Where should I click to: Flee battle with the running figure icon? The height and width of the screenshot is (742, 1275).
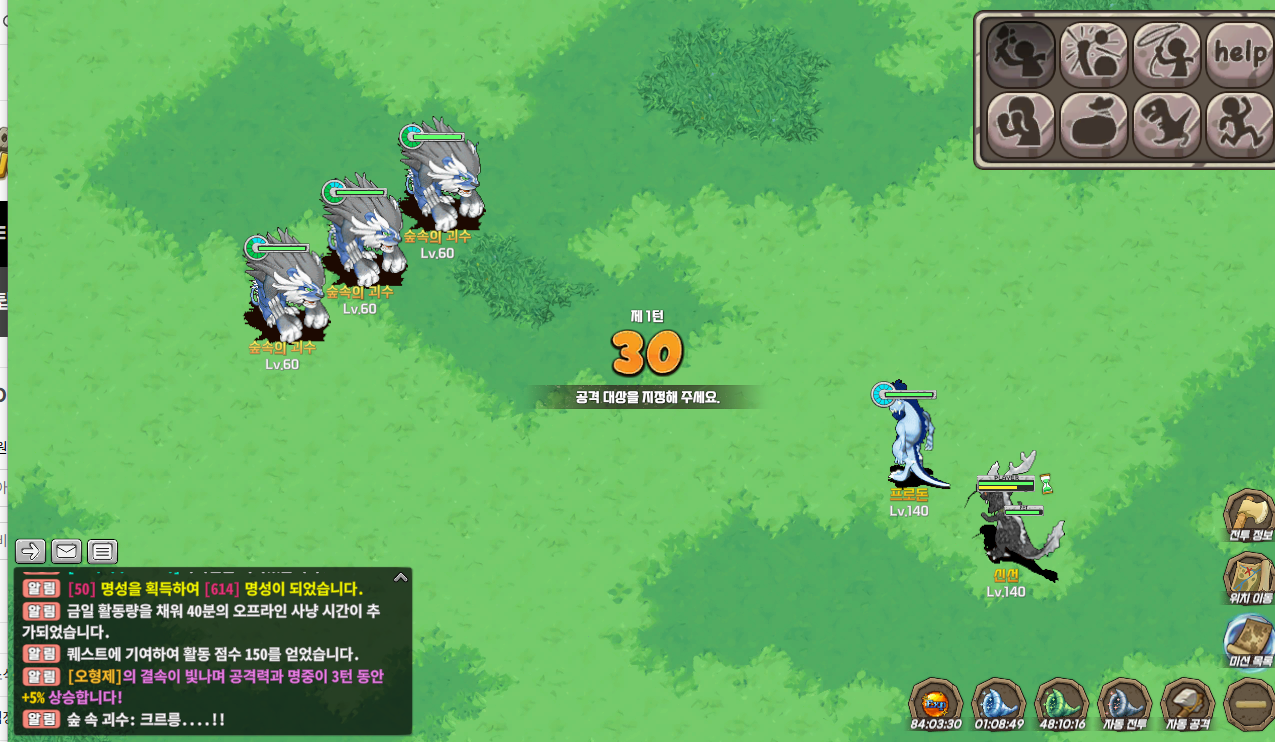[x=1240, y=125]
